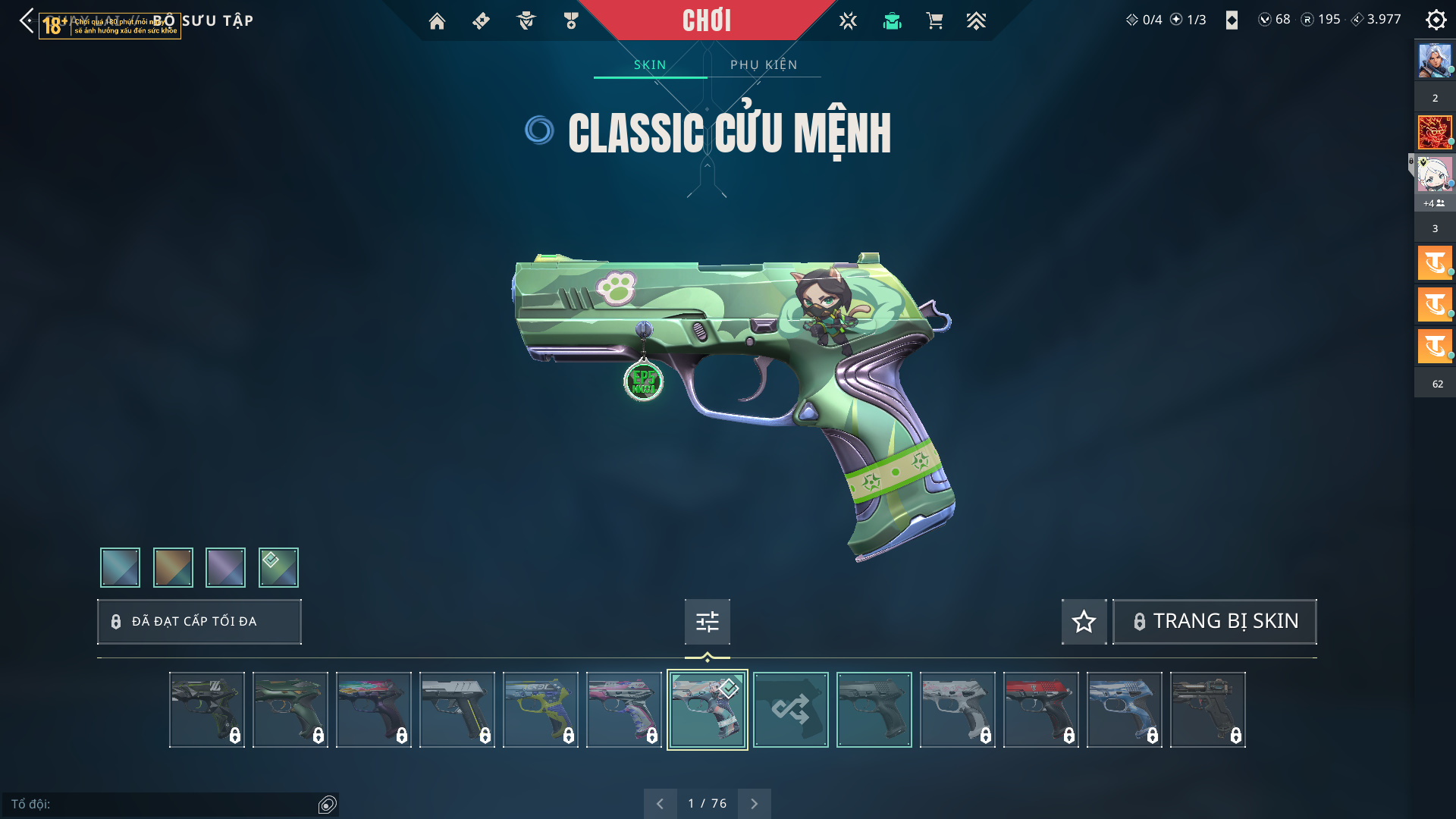Select the green variant swatch

point(278,567)
